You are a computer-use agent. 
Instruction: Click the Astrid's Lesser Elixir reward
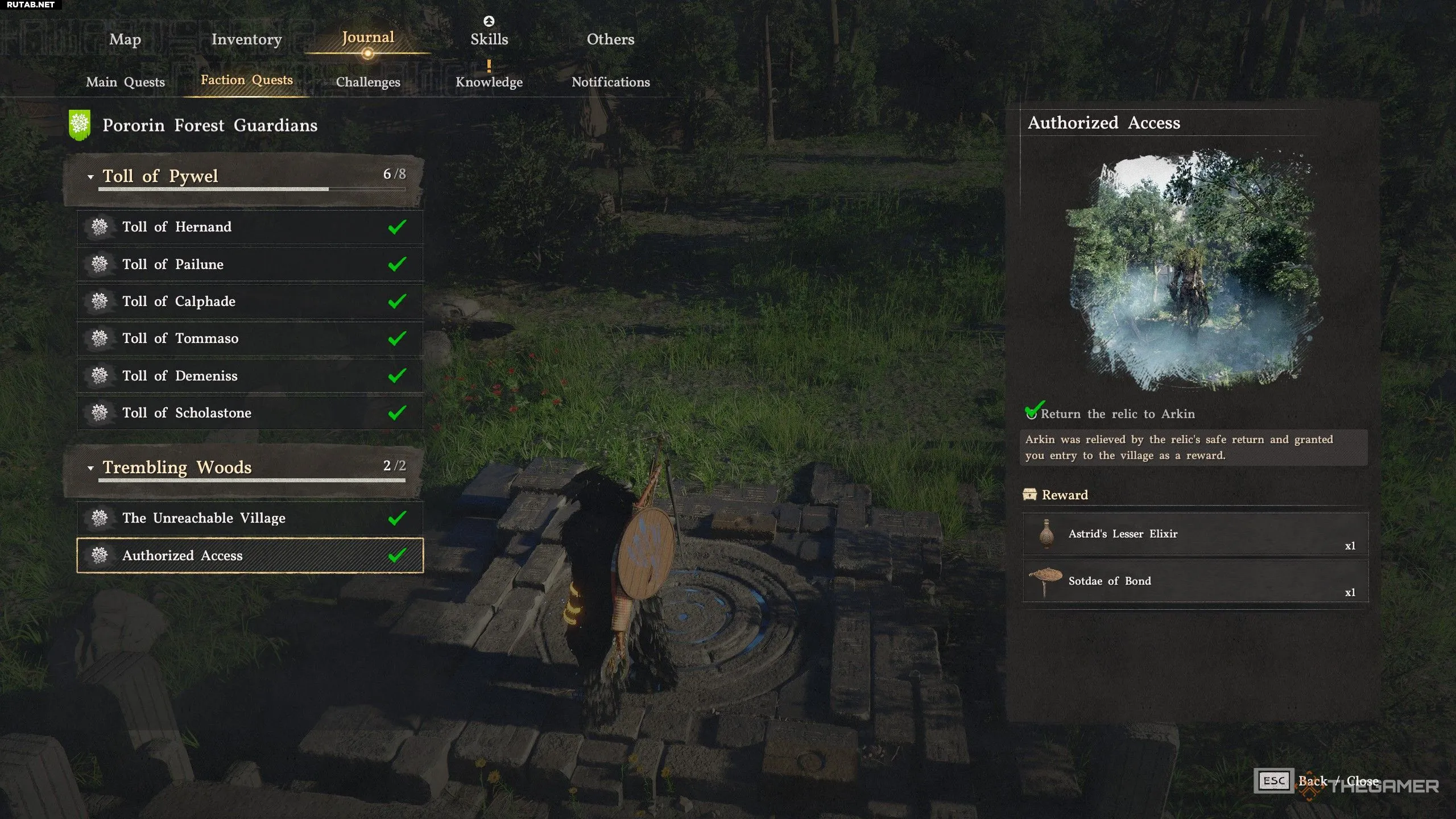tap(1194, 534)
